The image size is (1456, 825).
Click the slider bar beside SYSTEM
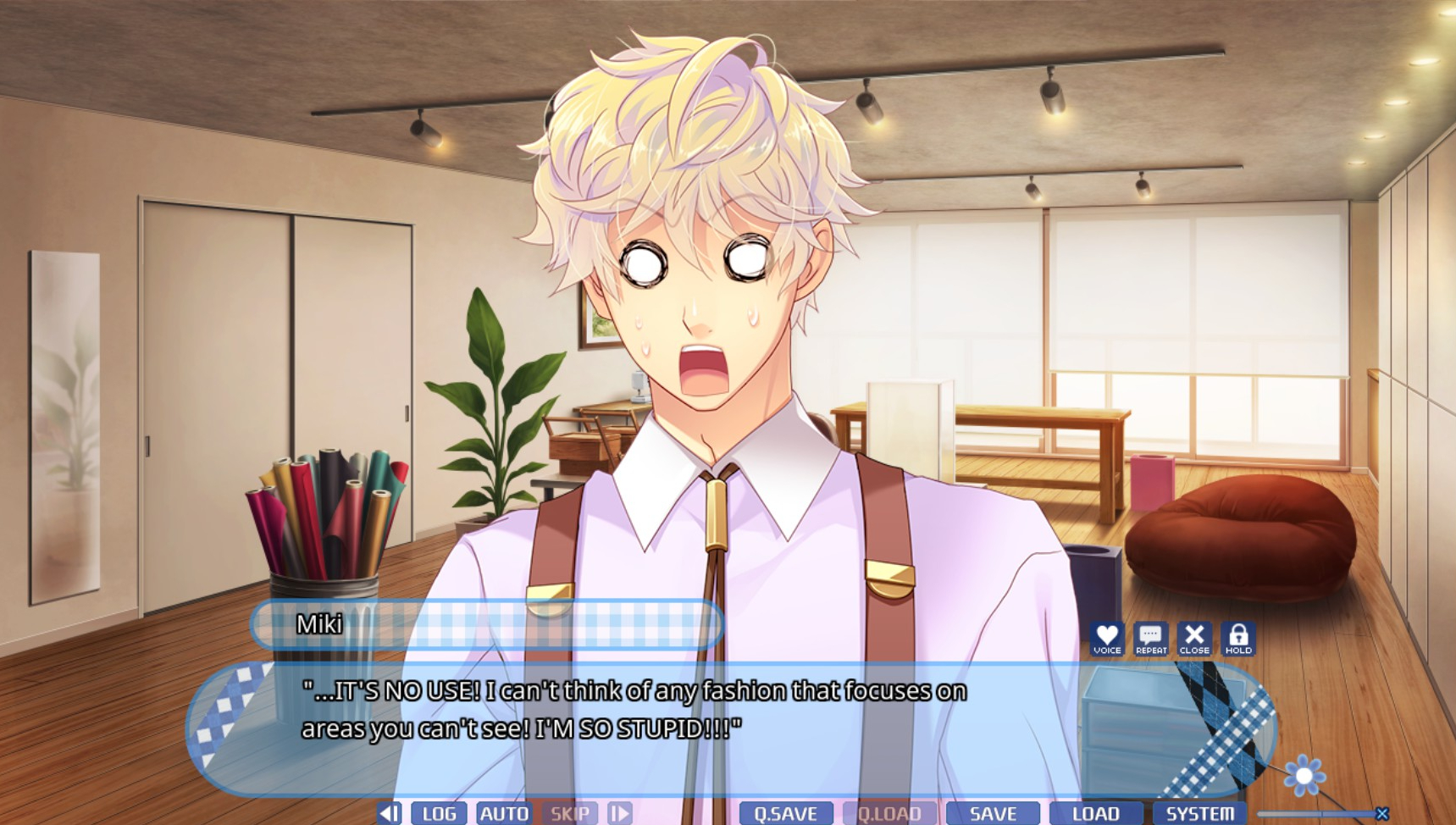tap(1317, 814)
